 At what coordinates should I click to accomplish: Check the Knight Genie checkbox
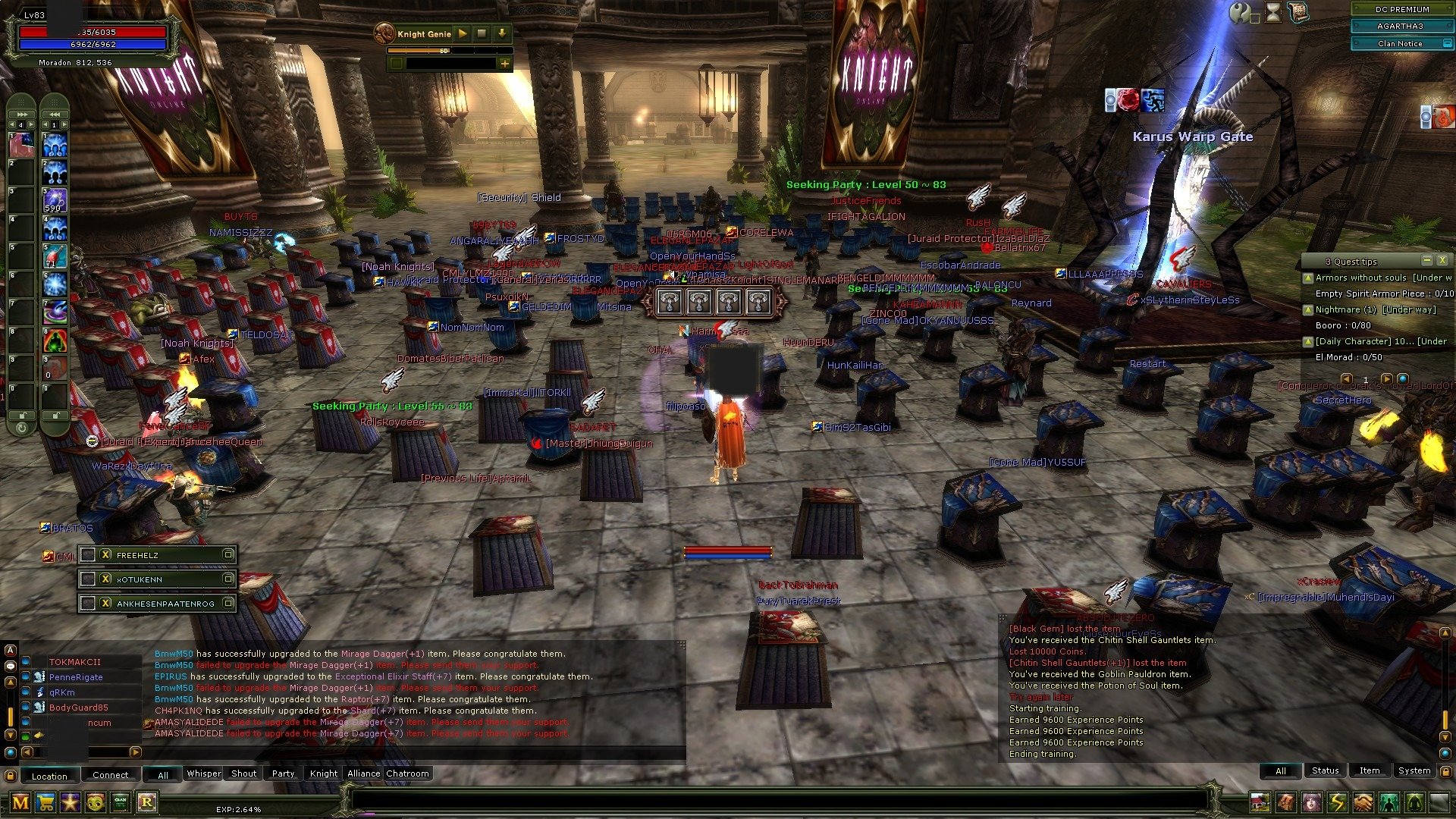click(396, 64)
